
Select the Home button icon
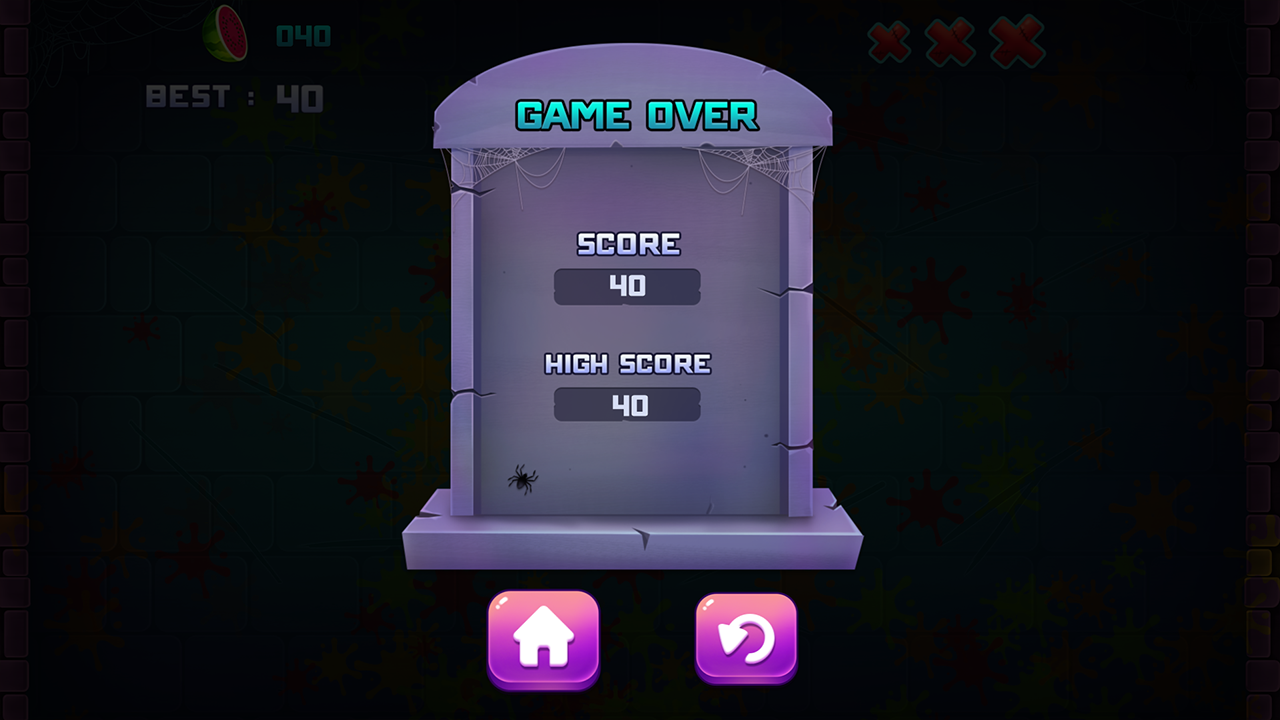tap(543, 637)
